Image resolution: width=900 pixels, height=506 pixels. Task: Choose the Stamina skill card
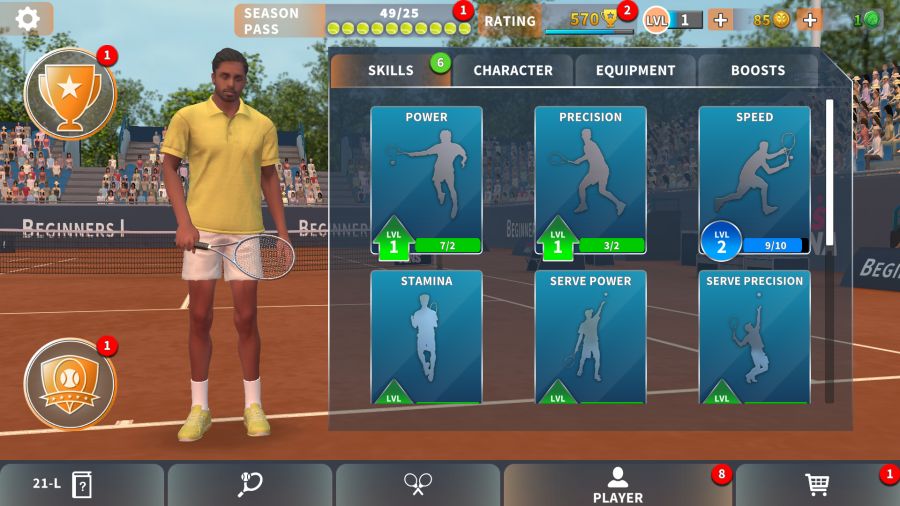(x=426, y=336)
